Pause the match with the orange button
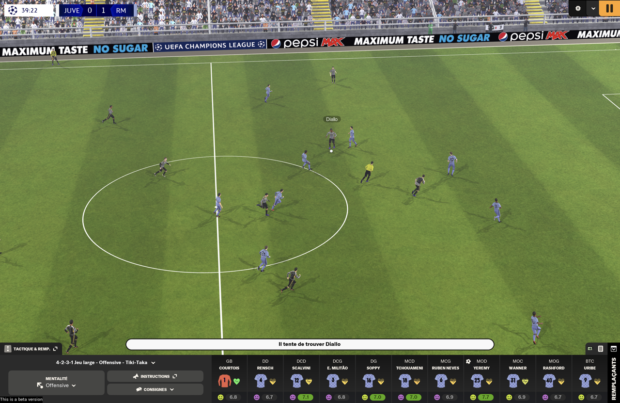 [609, 8]
